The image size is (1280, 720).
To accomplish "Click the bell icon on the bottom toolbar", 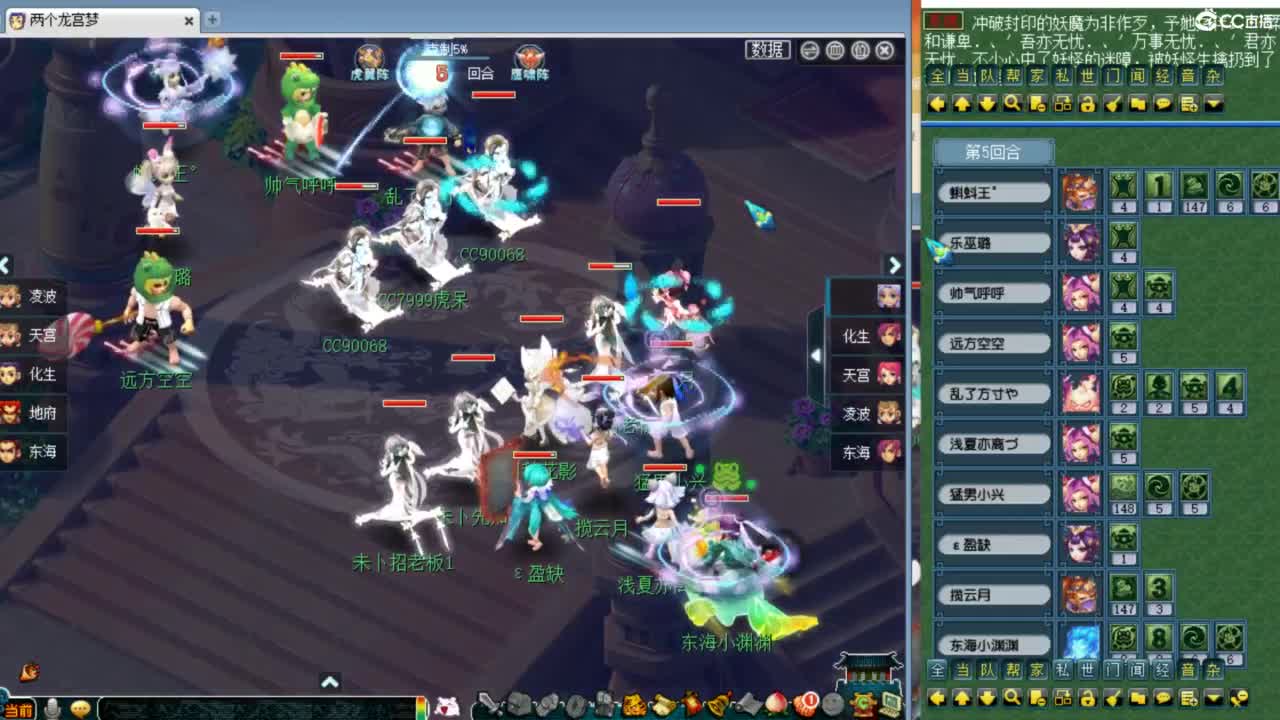I will [716, 705].
